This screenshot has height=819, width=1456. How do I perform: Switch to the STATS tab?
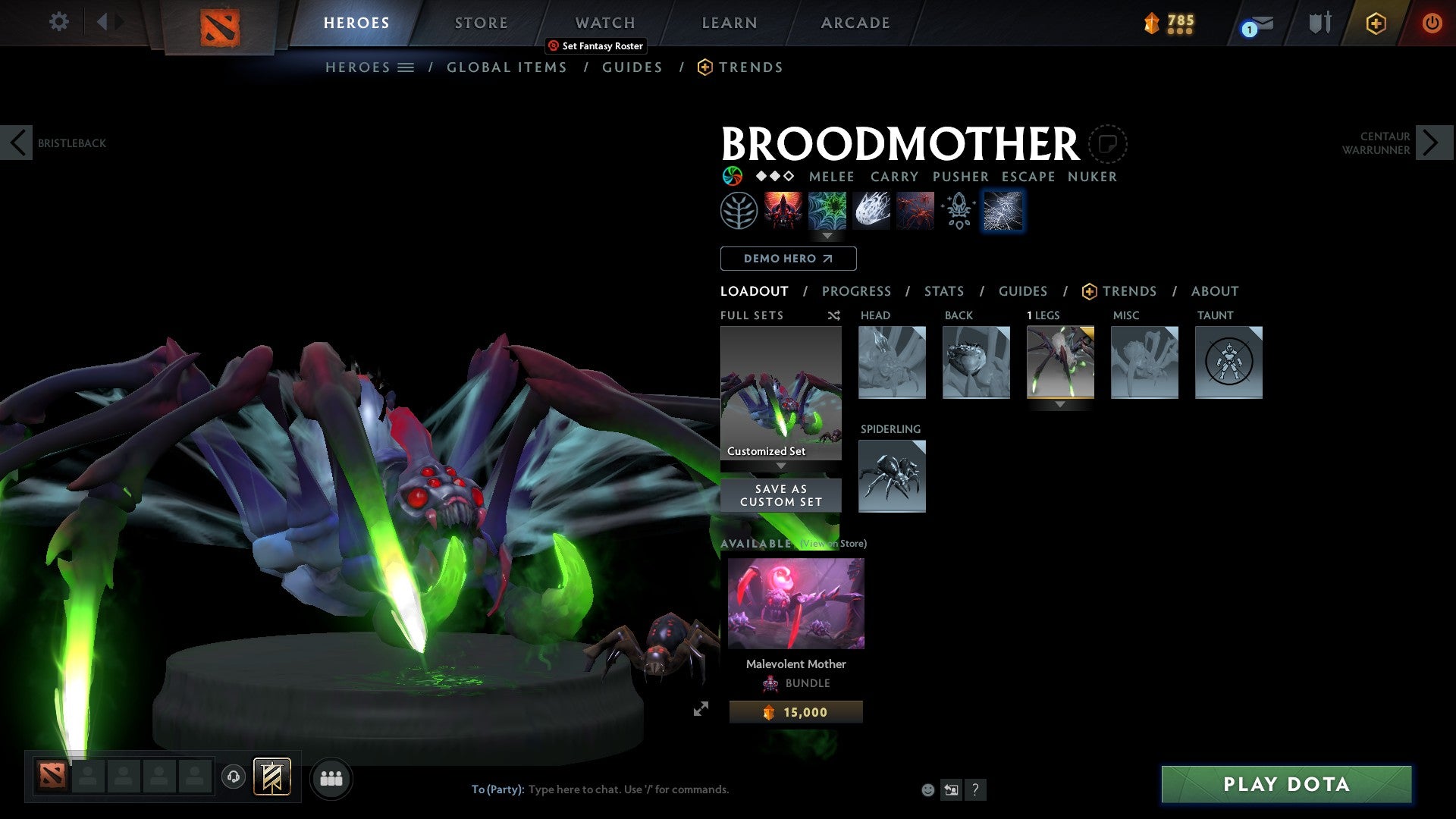[x=944, y=291]
